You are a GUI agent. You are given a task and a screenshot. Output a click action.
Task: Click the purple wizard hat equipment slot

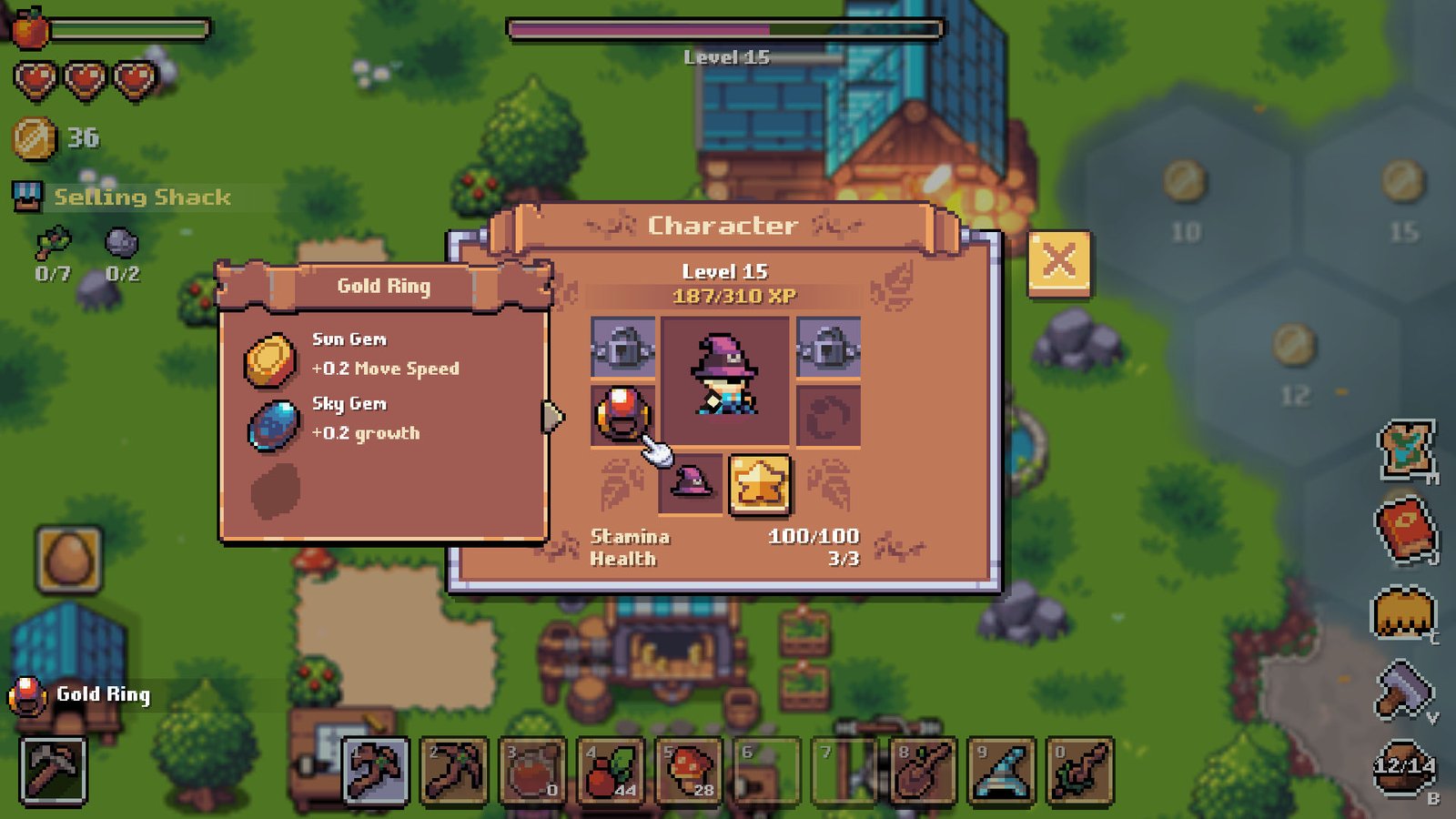point(691,482)
